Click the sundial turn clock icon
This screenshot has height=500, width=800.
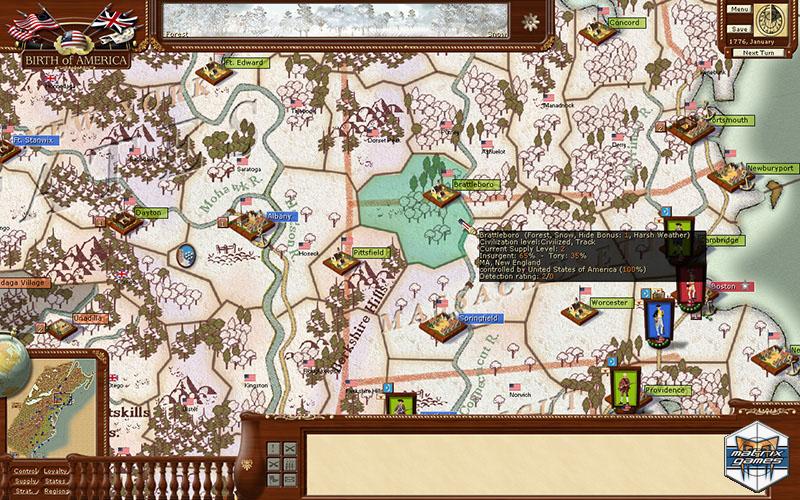[x=769, y=19]
